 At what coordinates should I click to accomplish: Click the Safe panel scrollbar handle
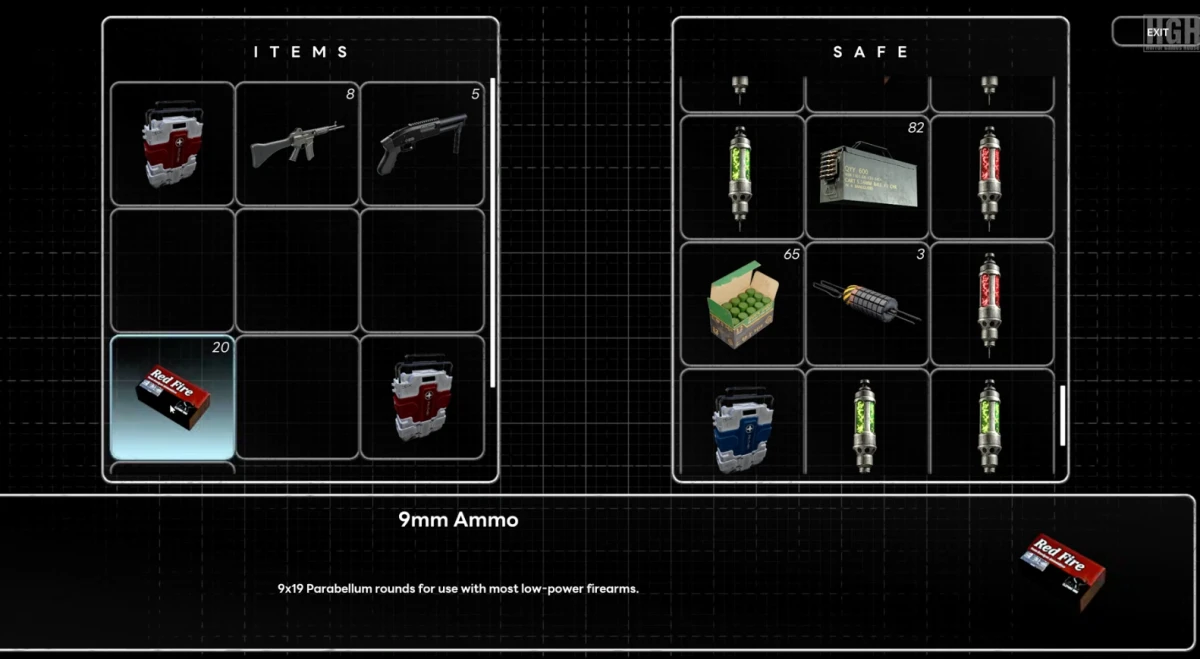click(1062, 415)
